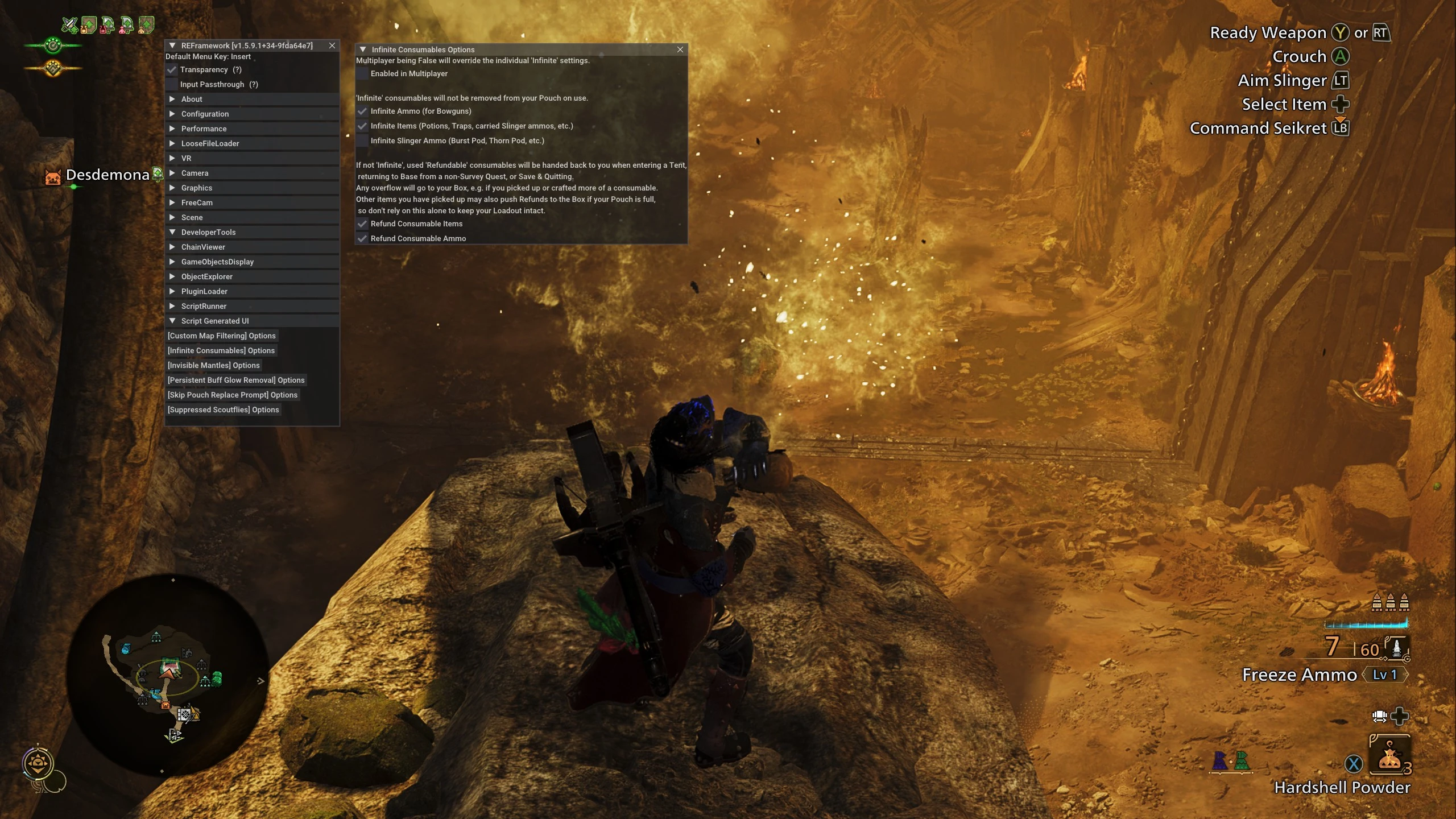This screenshot has height=819, width=1456.
Task: Check Enabled in Multiplayer
Action: tap(362, 73)
